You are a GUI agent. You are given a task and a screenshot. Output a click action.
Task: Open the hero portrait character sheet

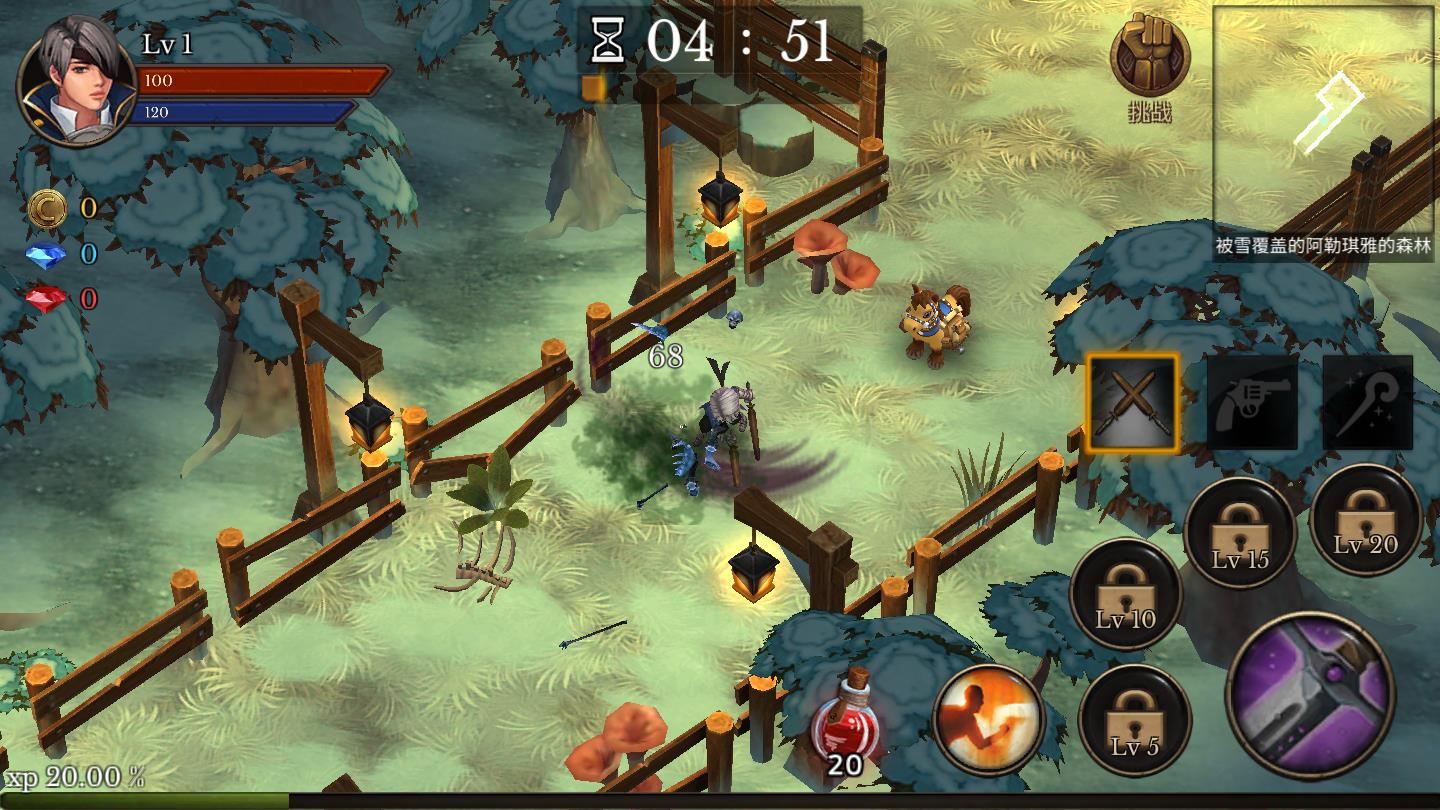(77, 82)
